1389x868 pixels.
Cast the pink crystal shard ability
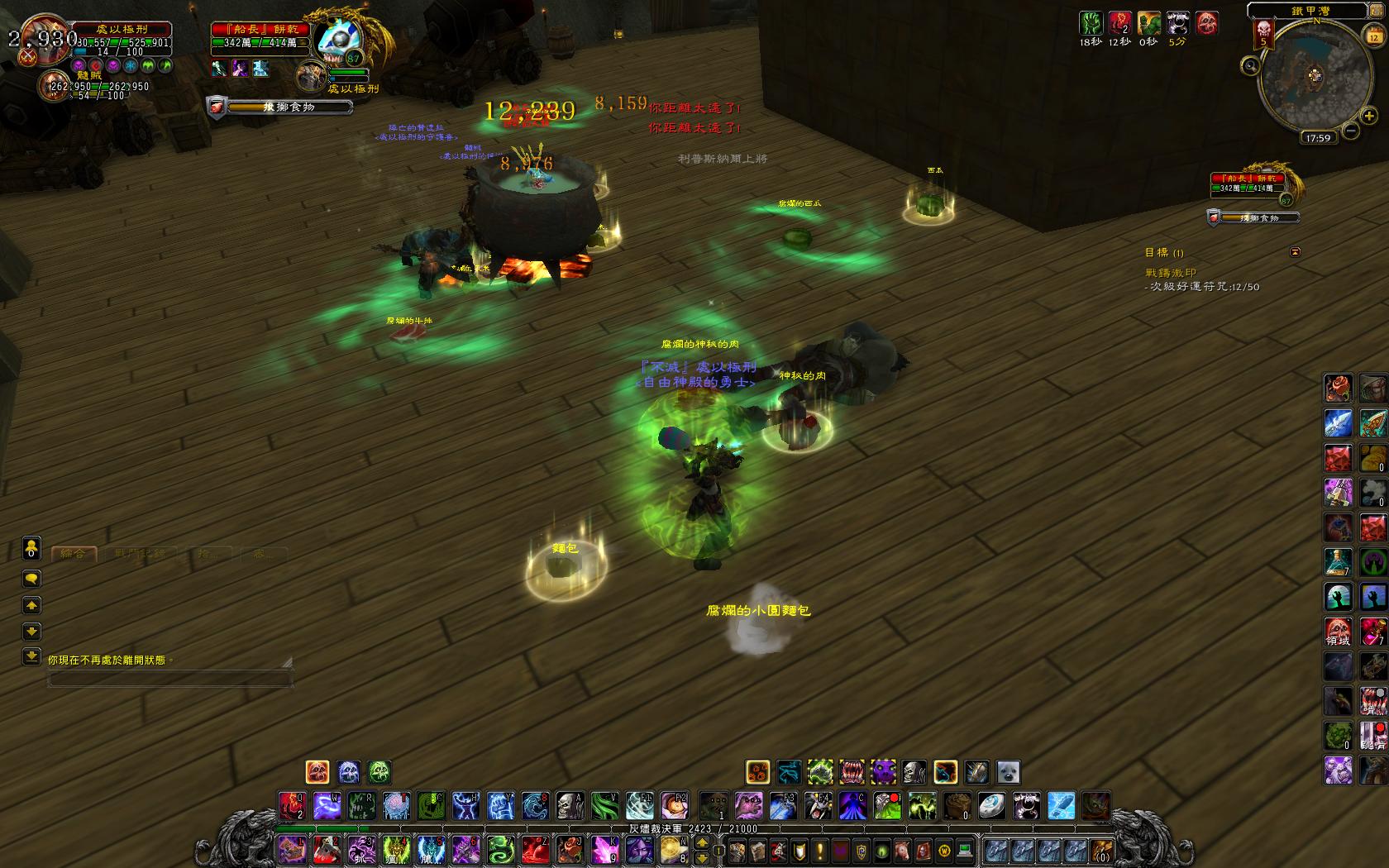click(x=604, y=849)
